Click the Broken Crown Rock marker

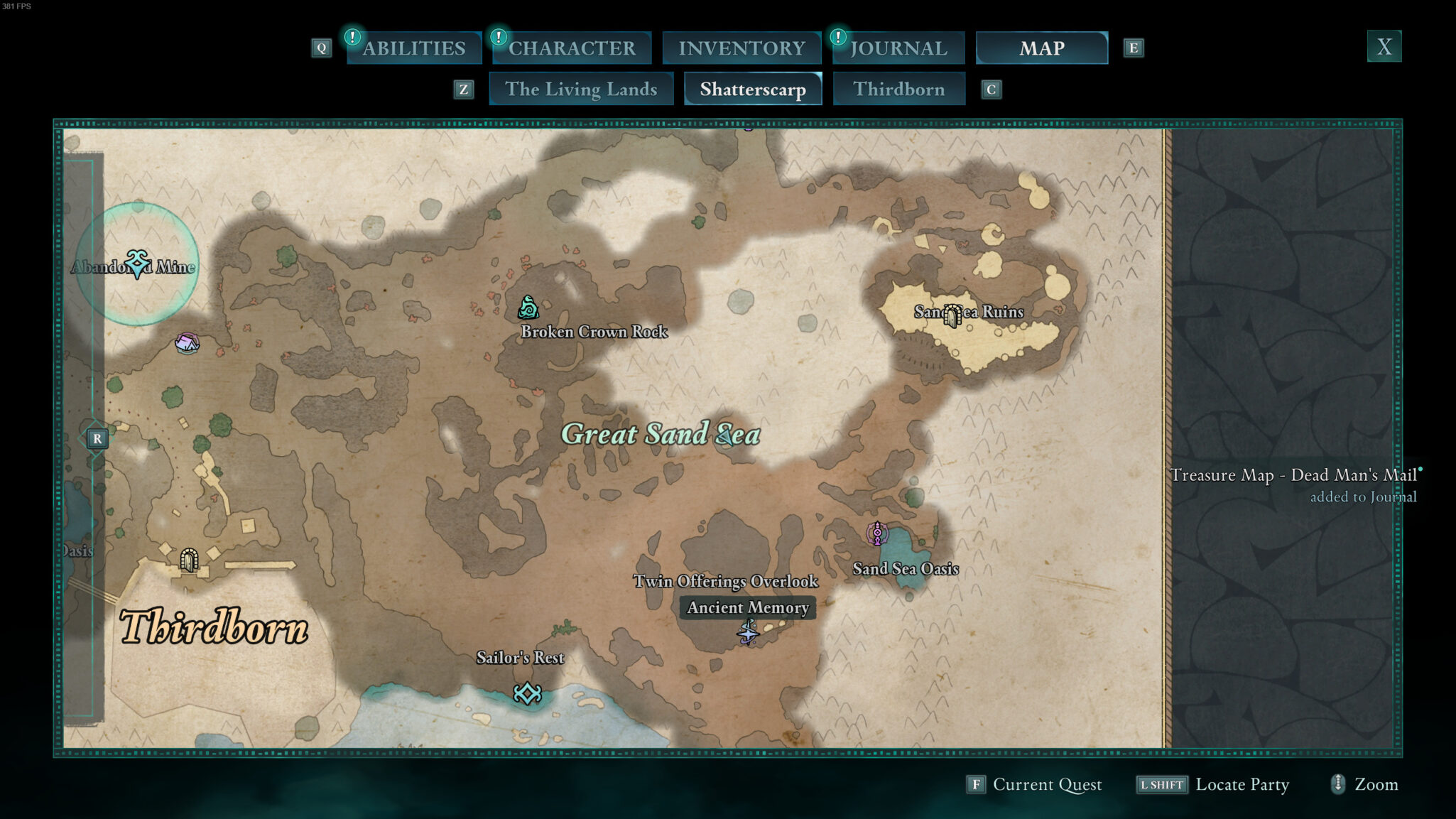(x=528, y=308)
